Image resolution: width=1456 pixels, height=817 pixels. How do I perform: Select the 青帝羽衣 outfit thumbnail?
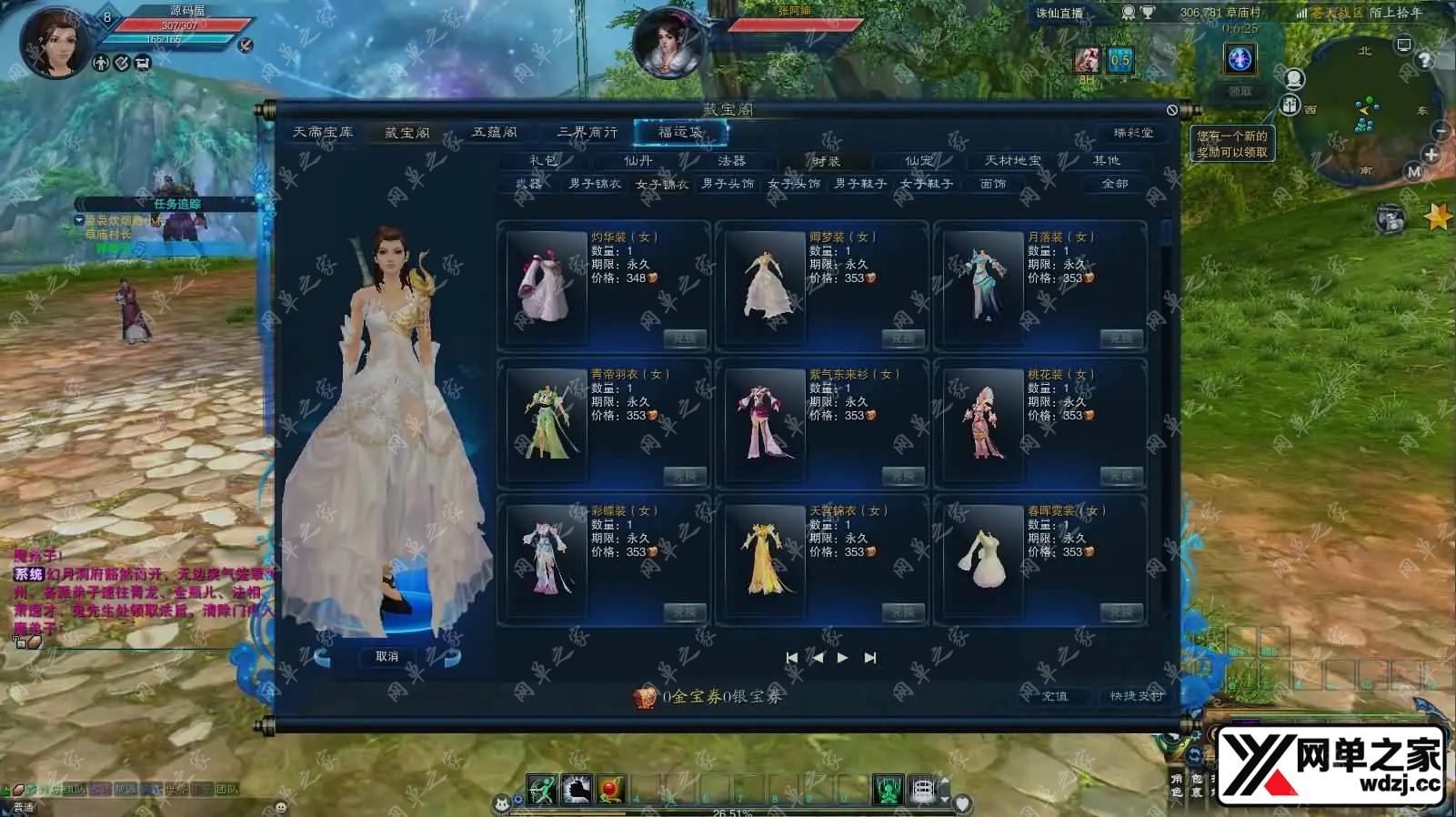click(547, 424)
